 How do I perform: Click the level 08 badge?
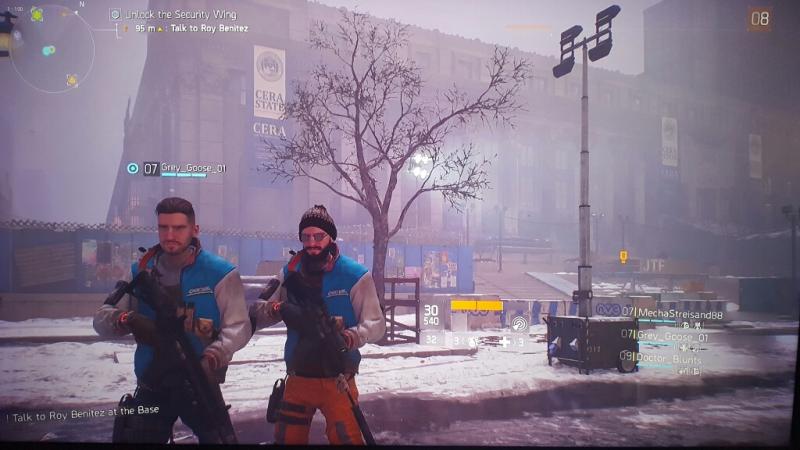click(759, 18)
